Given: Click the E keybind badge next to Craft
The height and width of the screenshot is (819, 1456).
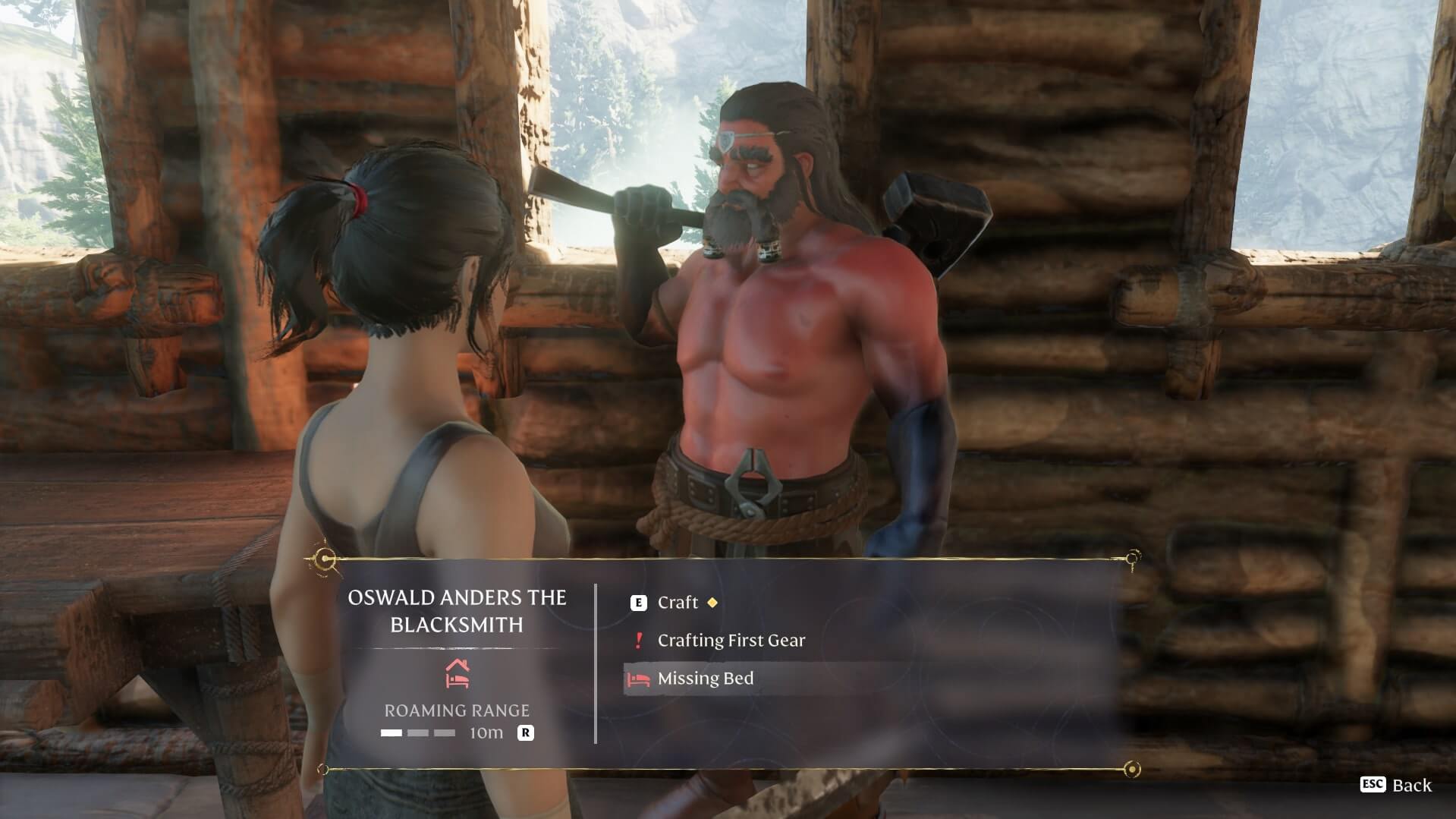Looking at the screenshot, I should 638,603.
